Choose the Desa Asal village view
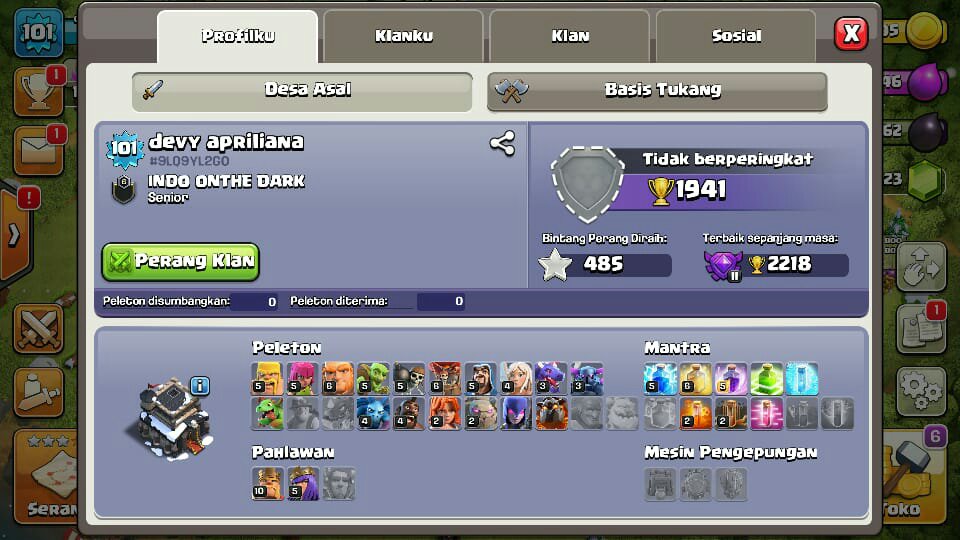This screenshot has width=960, height=540. coord(302,90)
